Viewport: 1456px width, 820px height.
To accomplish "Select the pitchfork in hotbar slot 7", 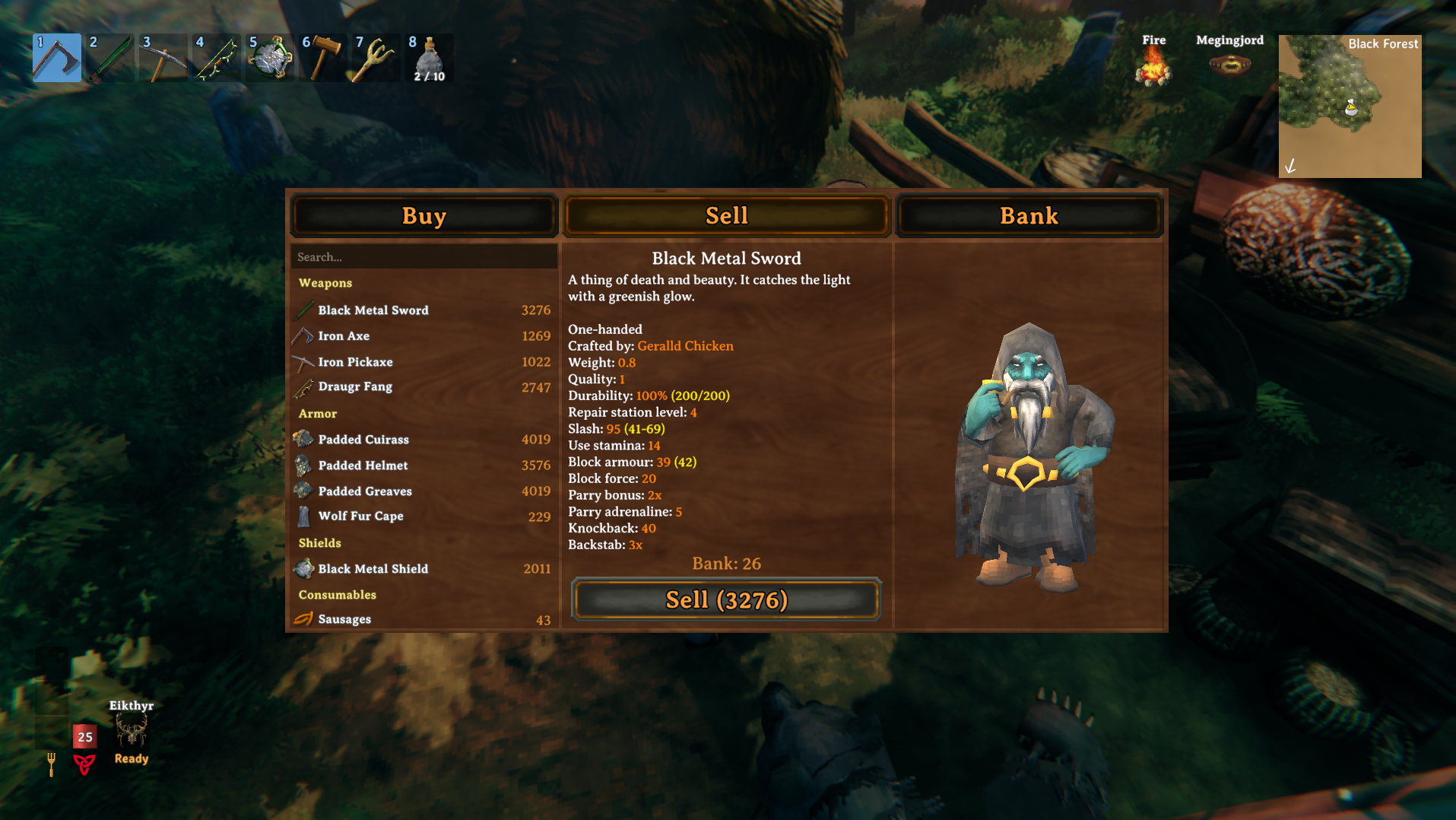I will pyautogui.click(x=376, y=58).
